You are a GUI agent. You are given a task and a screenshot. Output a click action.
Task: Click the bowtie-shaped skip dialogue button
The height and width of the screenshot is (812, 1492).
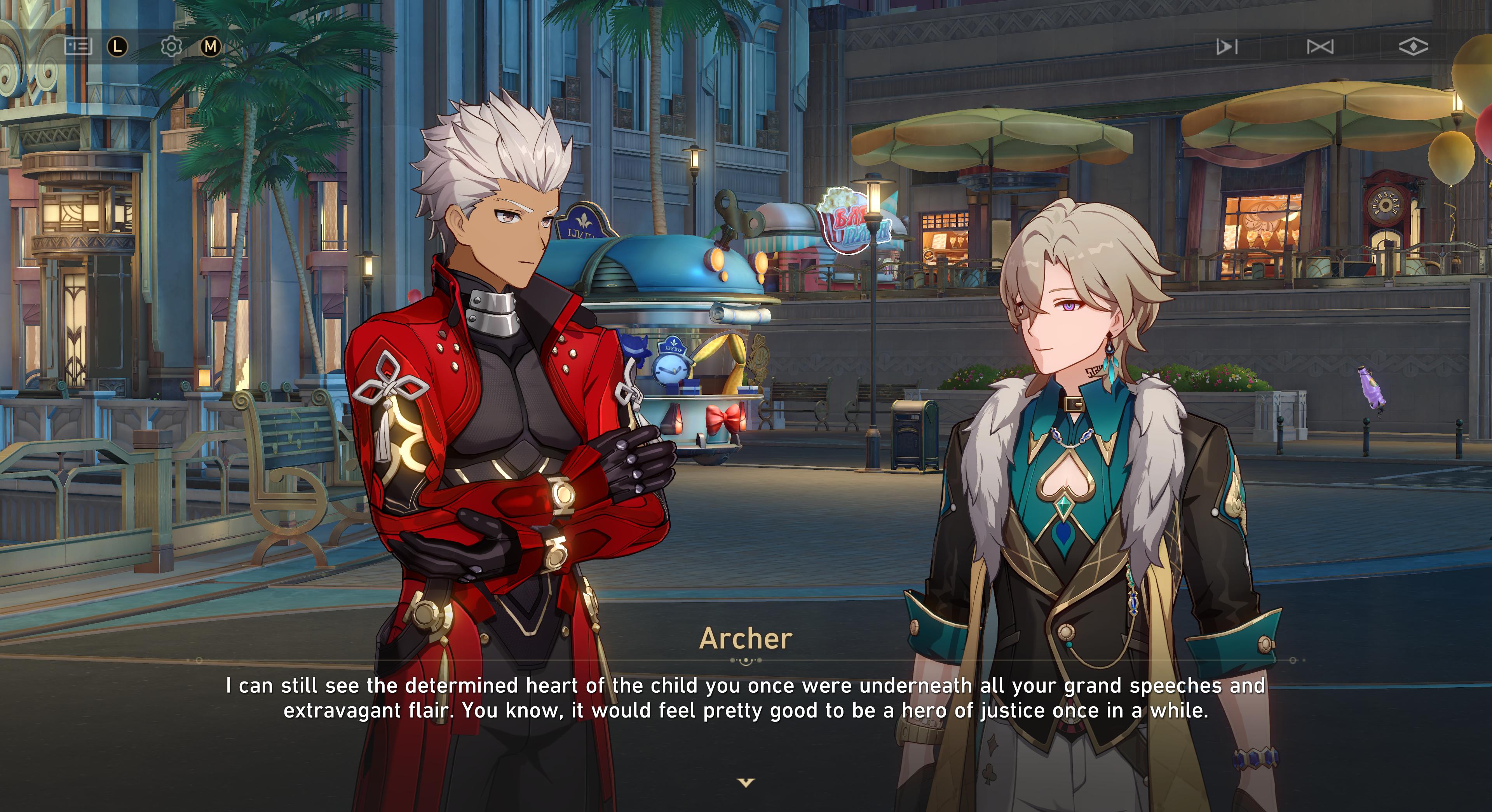click(x=1320, y=46)
